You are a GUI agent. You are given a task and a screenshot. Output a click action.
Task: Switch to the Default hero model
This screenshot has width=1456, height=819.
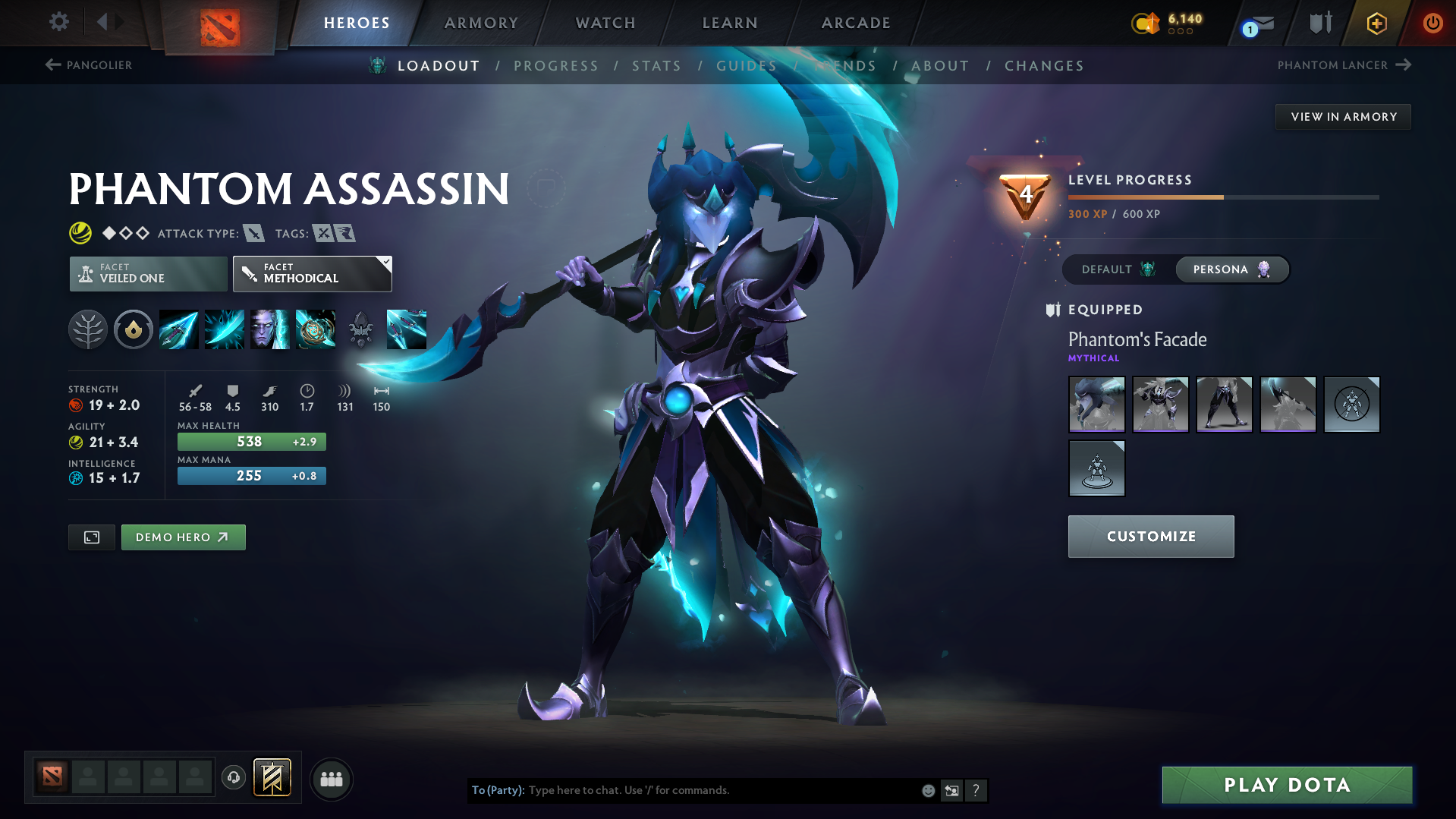(x=1118, y=269)
